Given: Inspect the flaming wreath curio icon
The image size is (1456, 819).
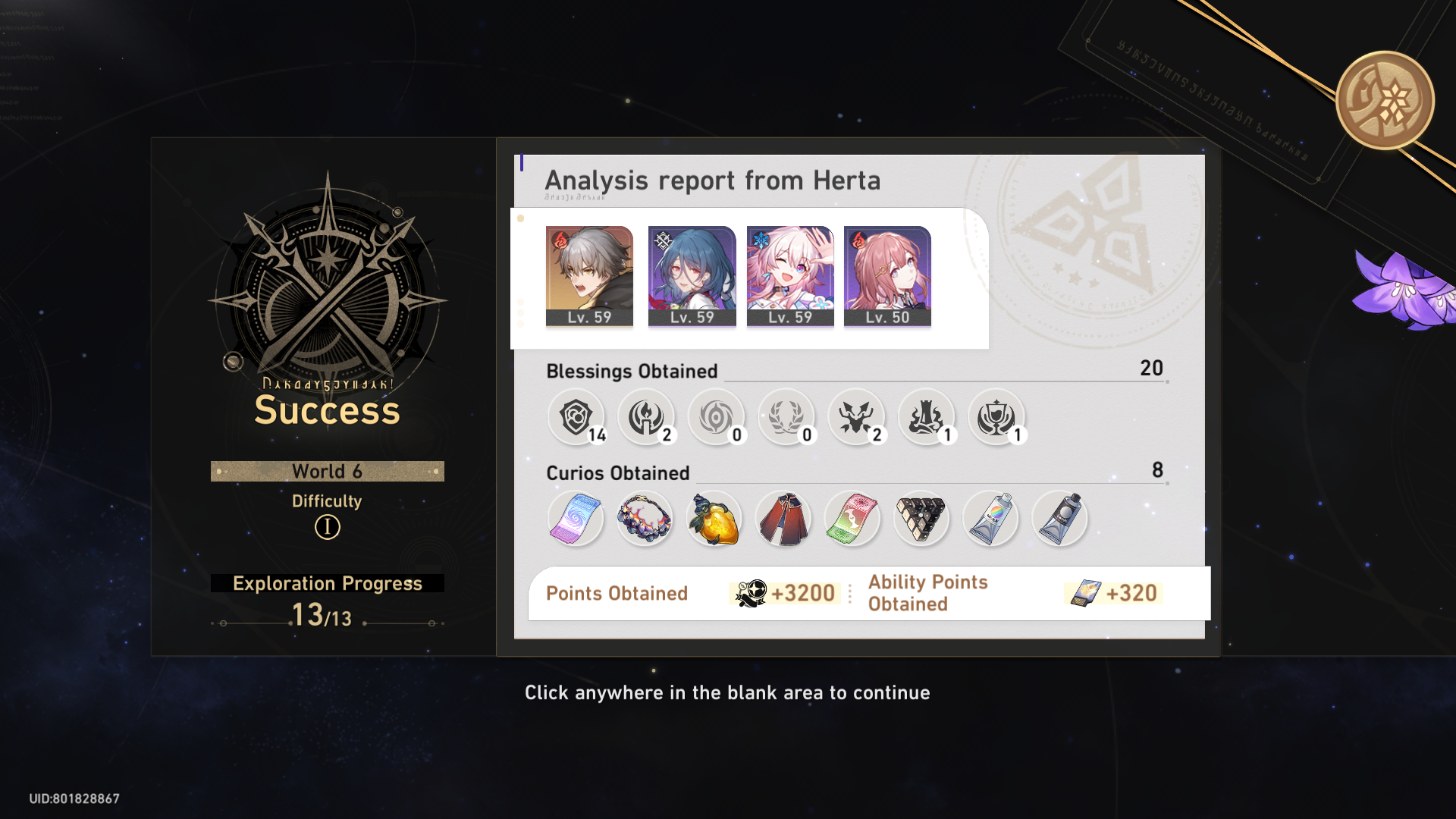Looking at the screenshot, I should tap(645, 519).
